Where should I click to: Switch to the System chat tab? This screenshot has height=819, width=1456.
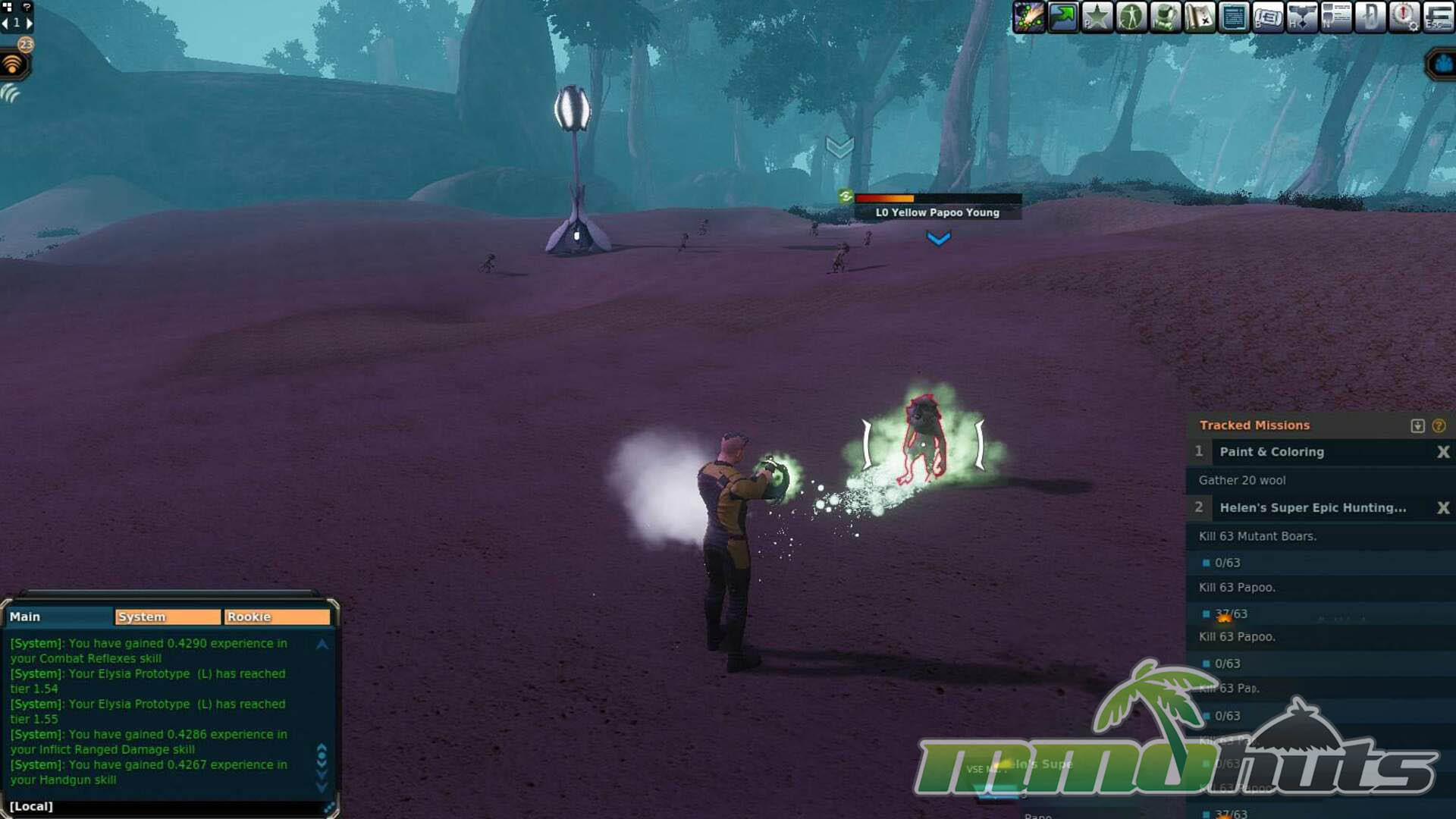click(x=168, y=617)
